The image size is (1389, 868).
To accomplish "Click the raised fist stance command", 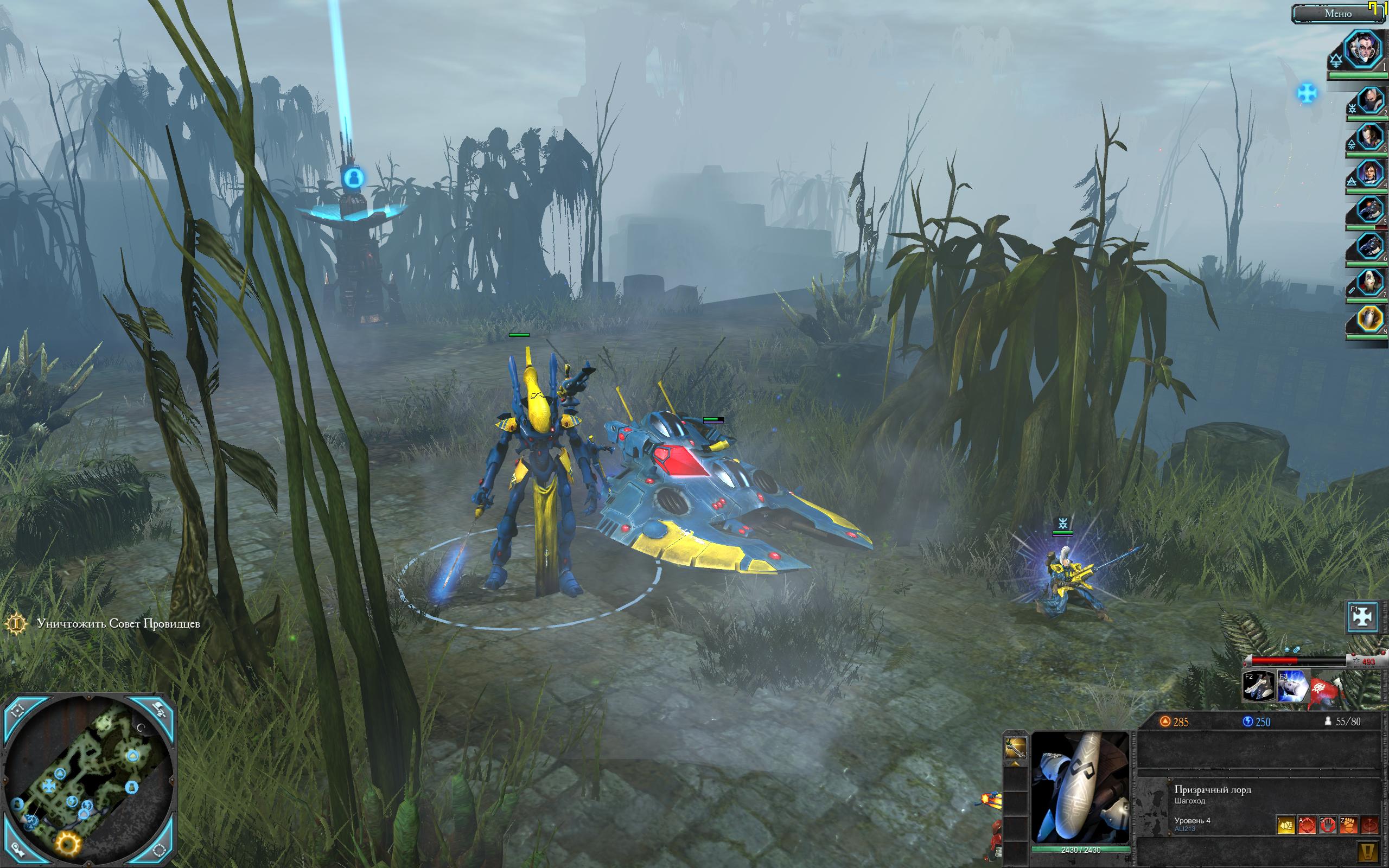I will 1348,826.
